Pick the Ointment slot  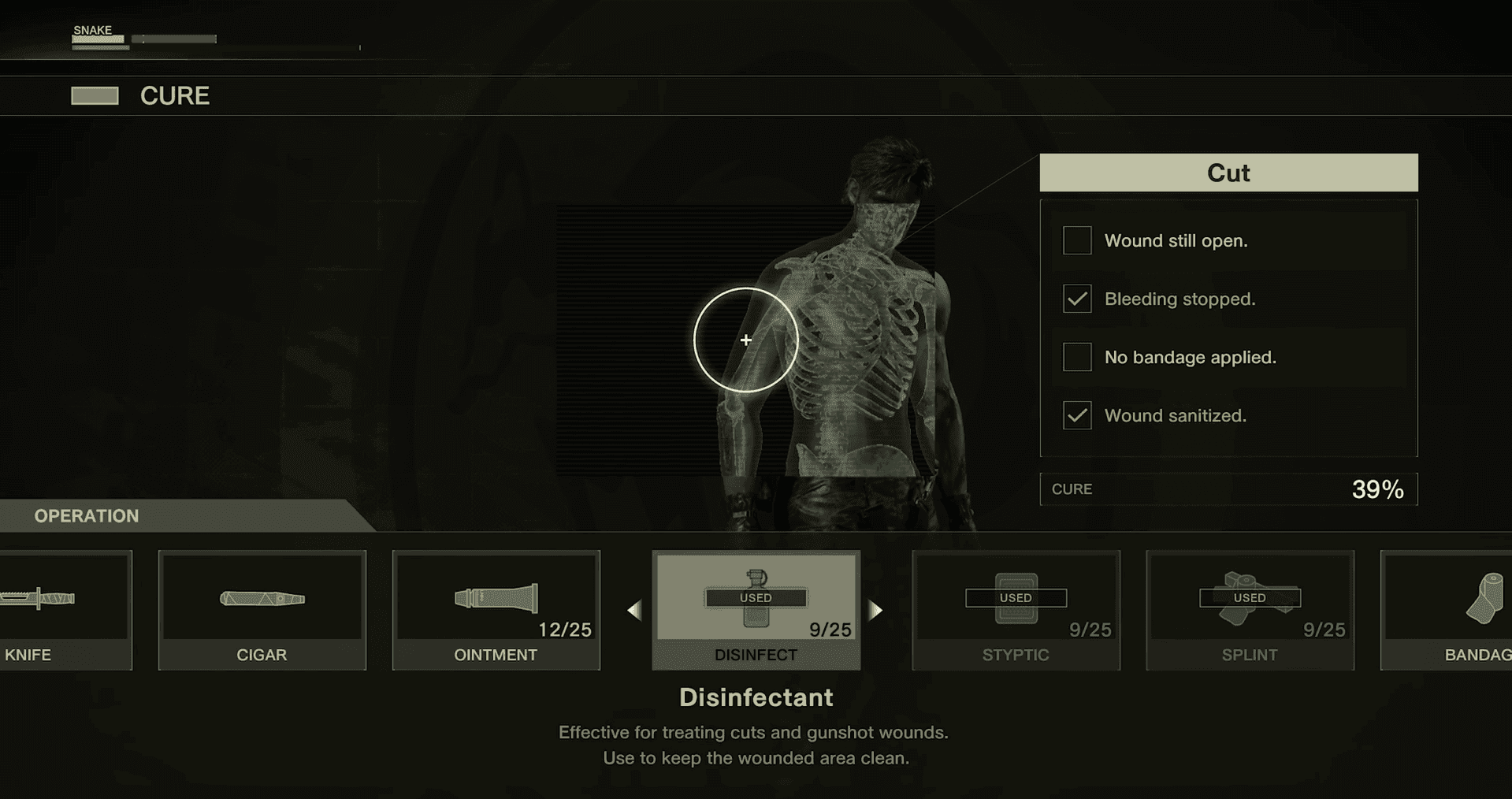point(496,609)
